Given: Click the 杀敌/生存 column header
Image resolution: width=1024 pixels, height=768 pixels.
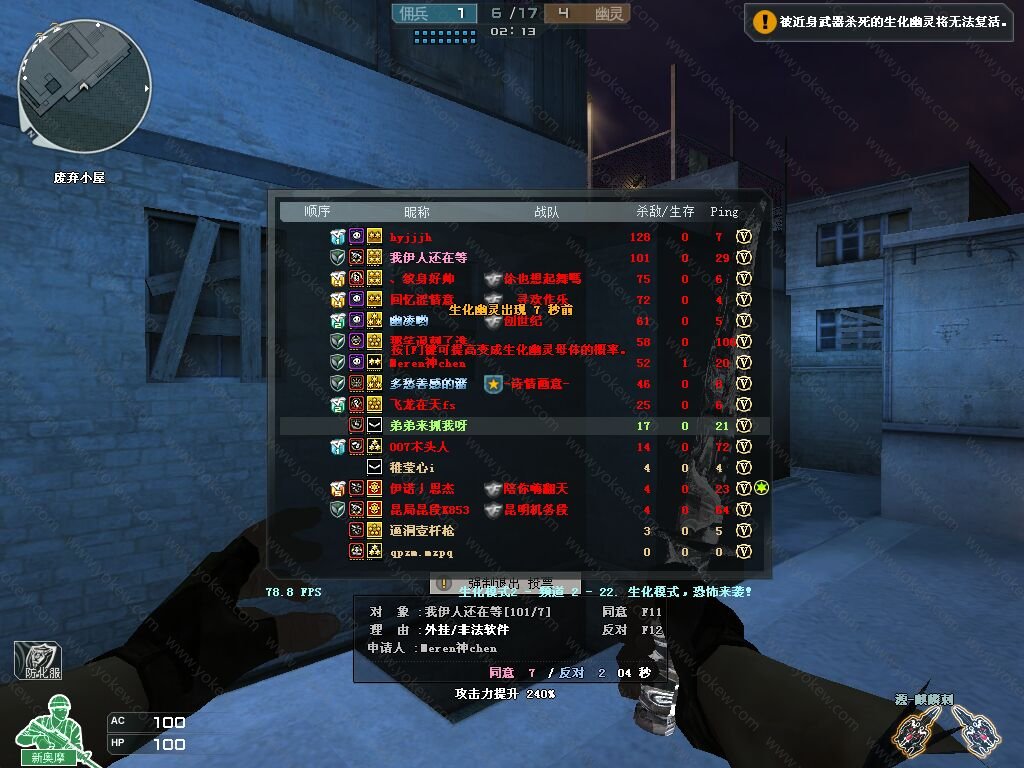Looking at the screenshot, I should (x=665, y=212).
